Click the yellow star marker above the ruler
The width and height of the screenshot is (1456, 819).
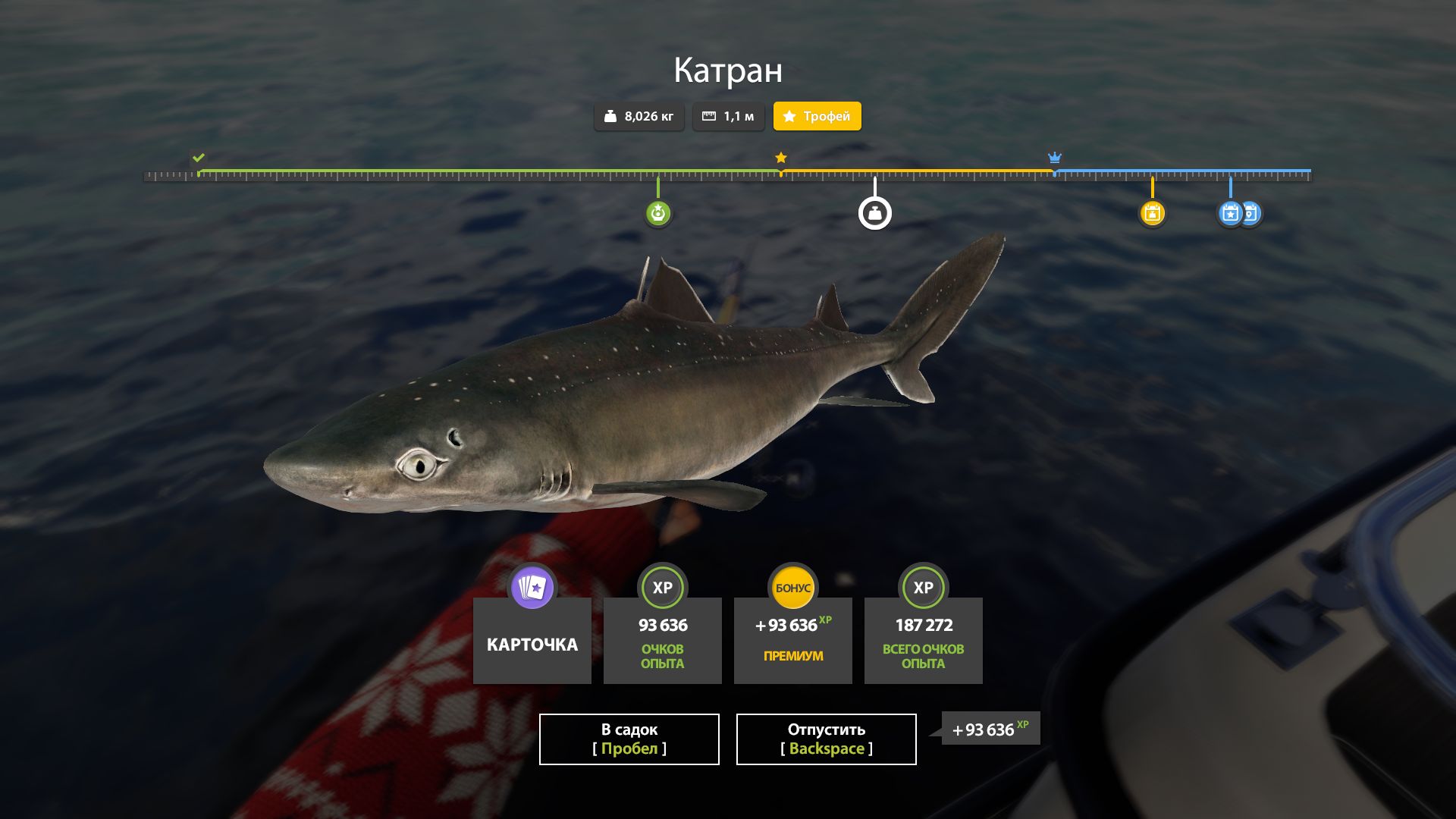pyautogui.click(x=780, y=158)
